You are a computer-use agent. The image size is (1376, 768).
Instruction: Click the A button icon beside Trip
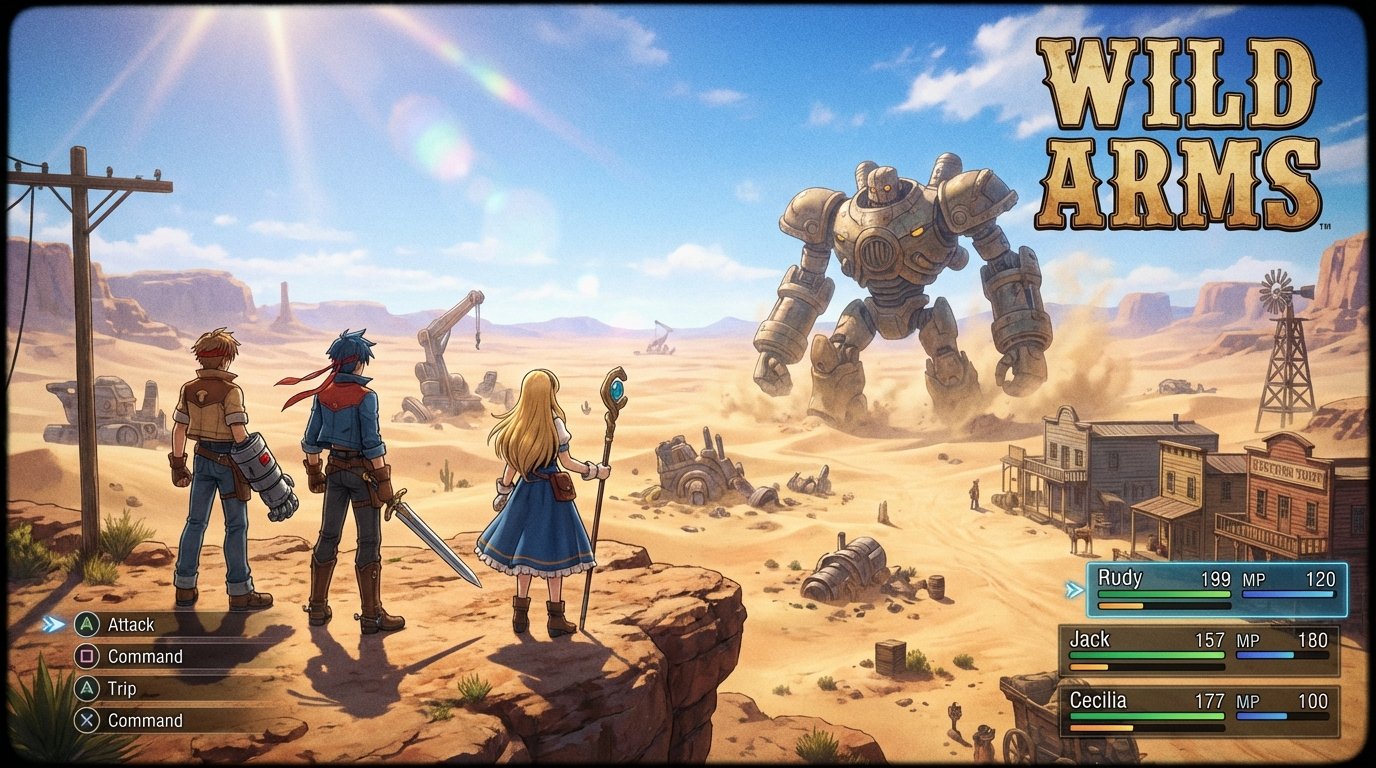(x=88, y=688)
